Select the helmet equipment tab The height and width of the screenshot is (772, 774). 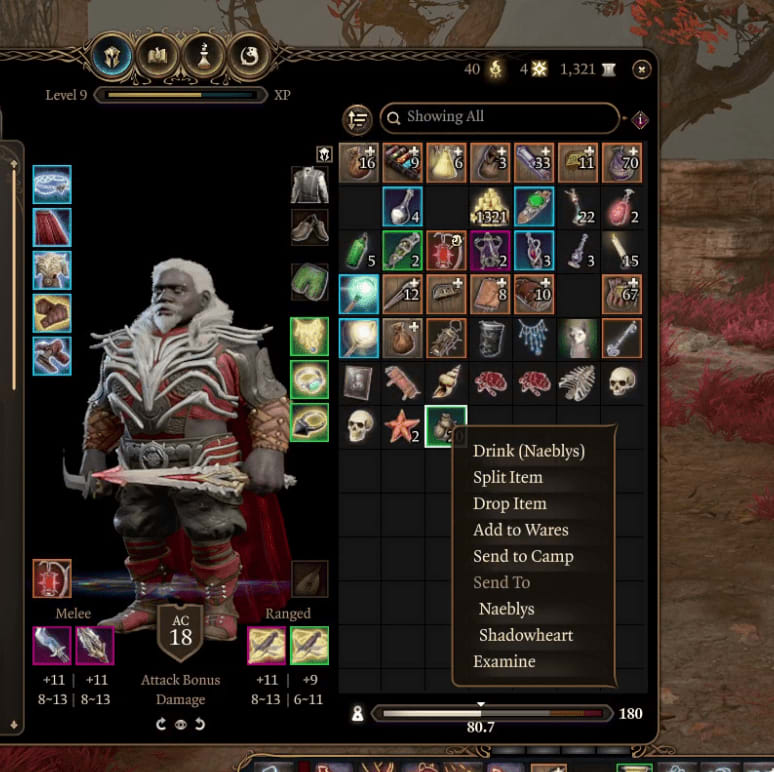pos(112,57)
